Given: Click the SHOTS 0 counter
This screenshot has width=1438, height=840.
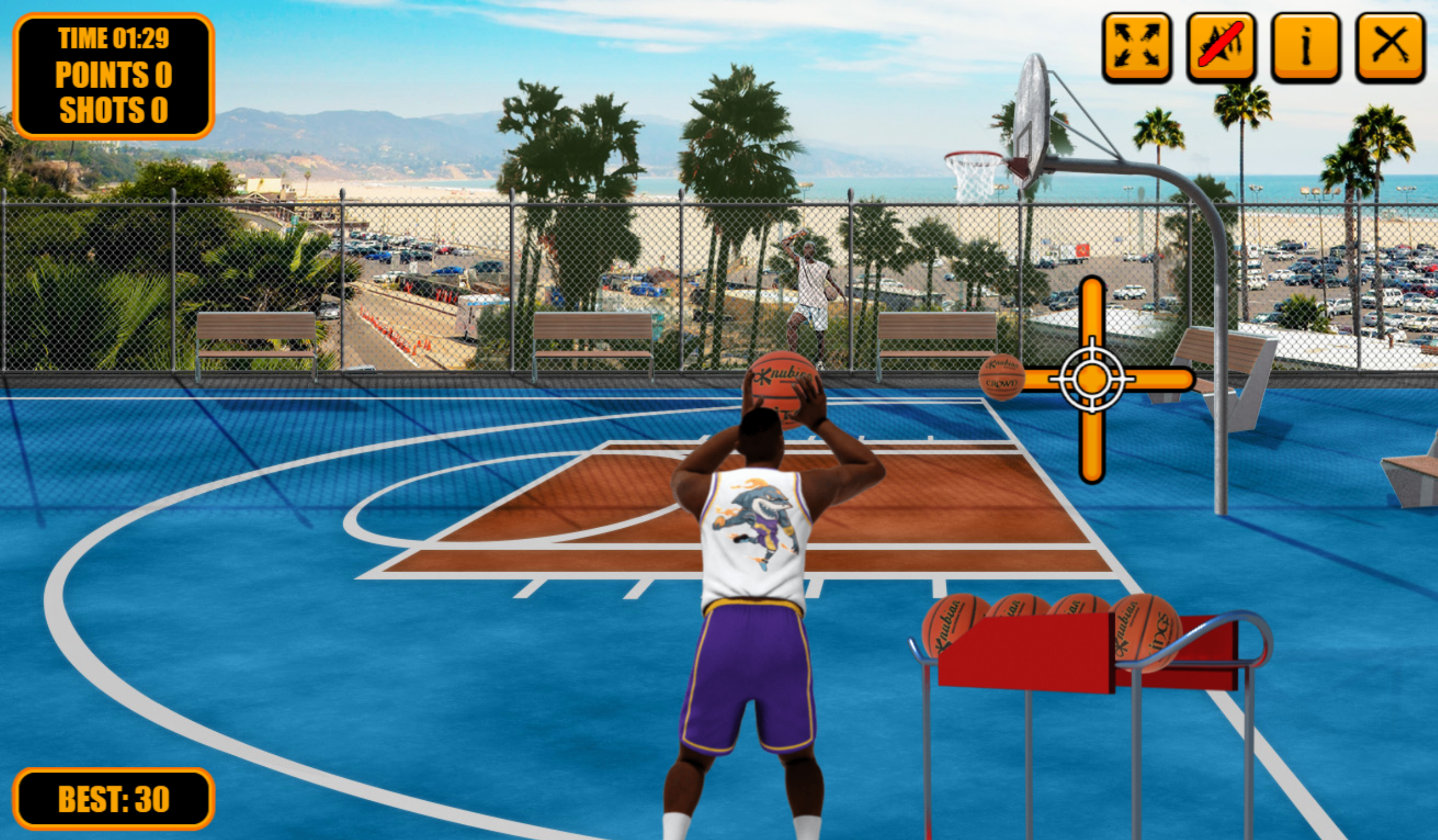Looking at the screenshot, I should click(x=113, y=108).
